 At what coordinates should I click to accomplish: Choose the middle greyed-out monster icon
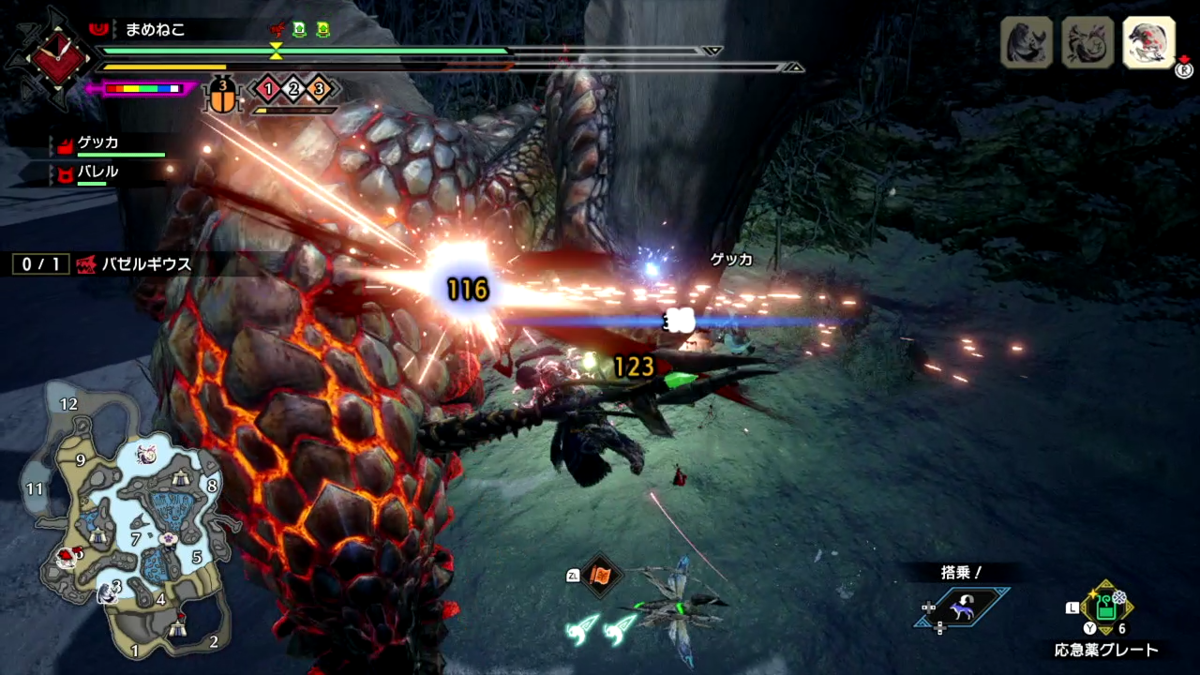click(x=1088, y=43)
